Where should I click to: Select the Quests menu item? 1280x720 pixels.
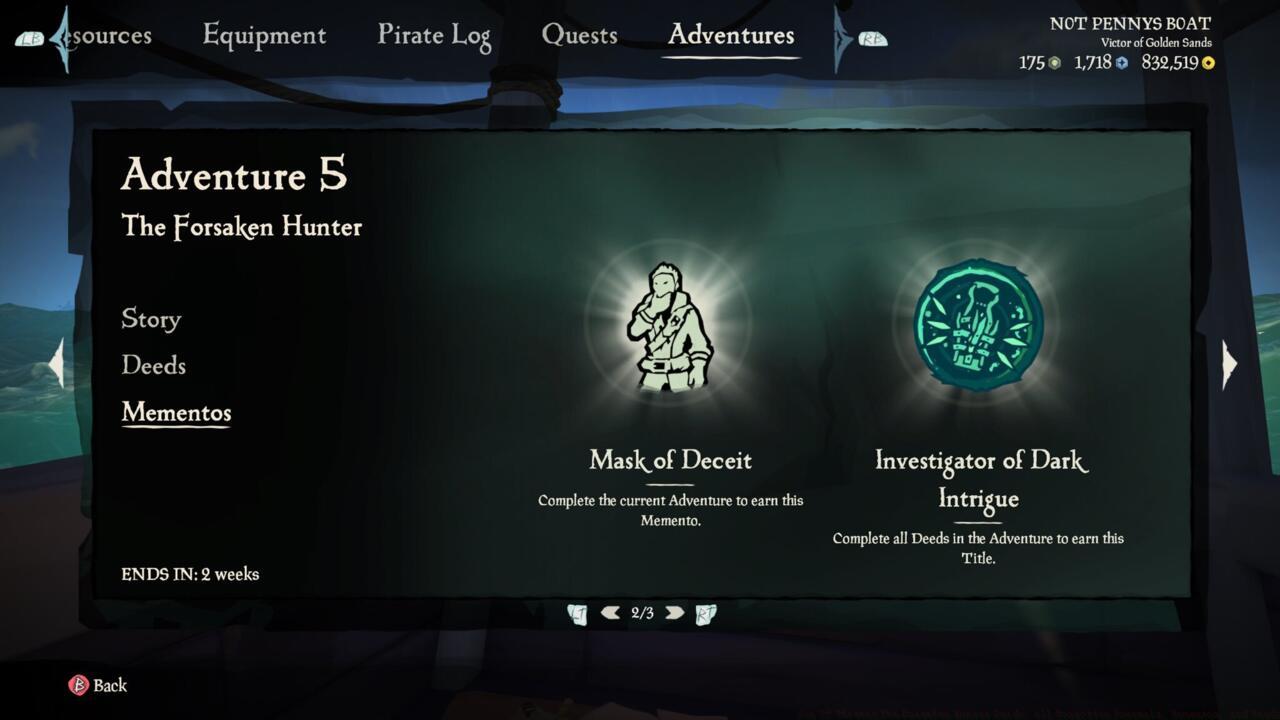point(580,34)
